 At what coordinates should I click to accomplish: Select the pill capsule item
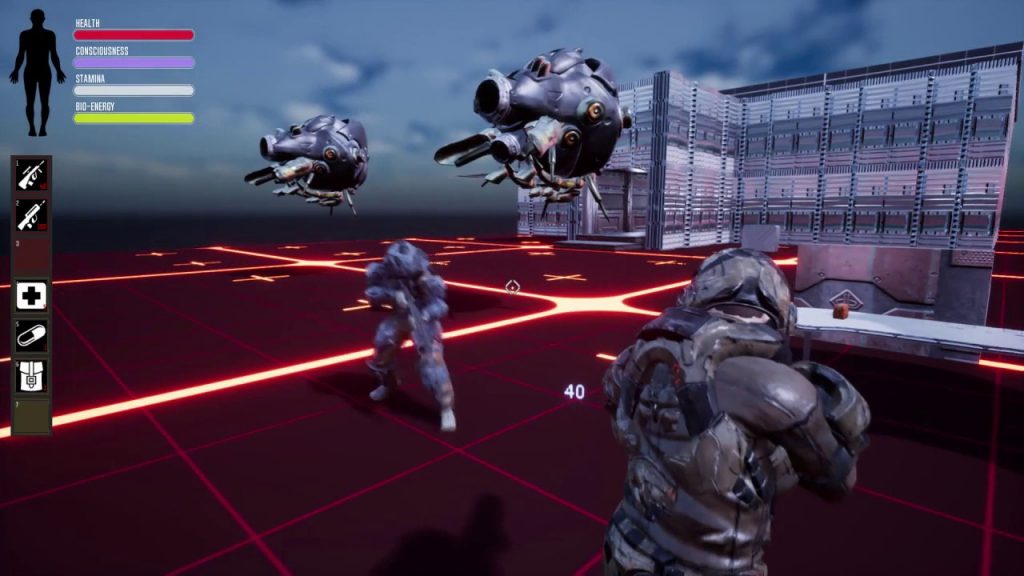tap(31, 335)
